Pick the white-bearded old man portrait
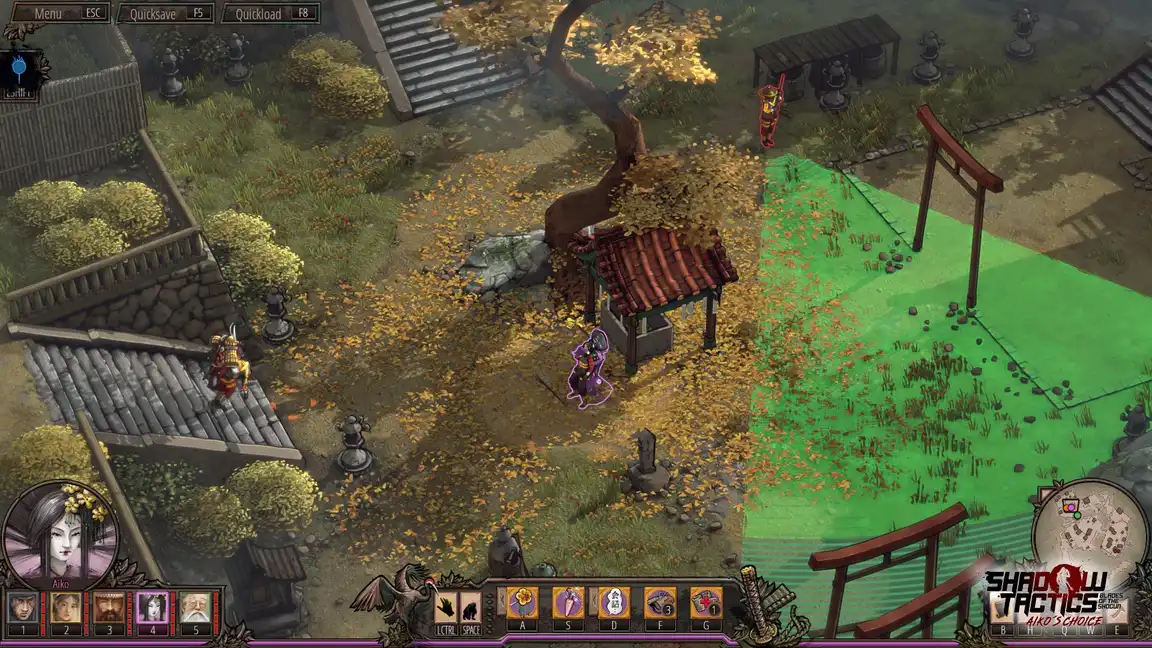Image resolution: width=1152 pixels, height=648 pixels. (195, 608)
